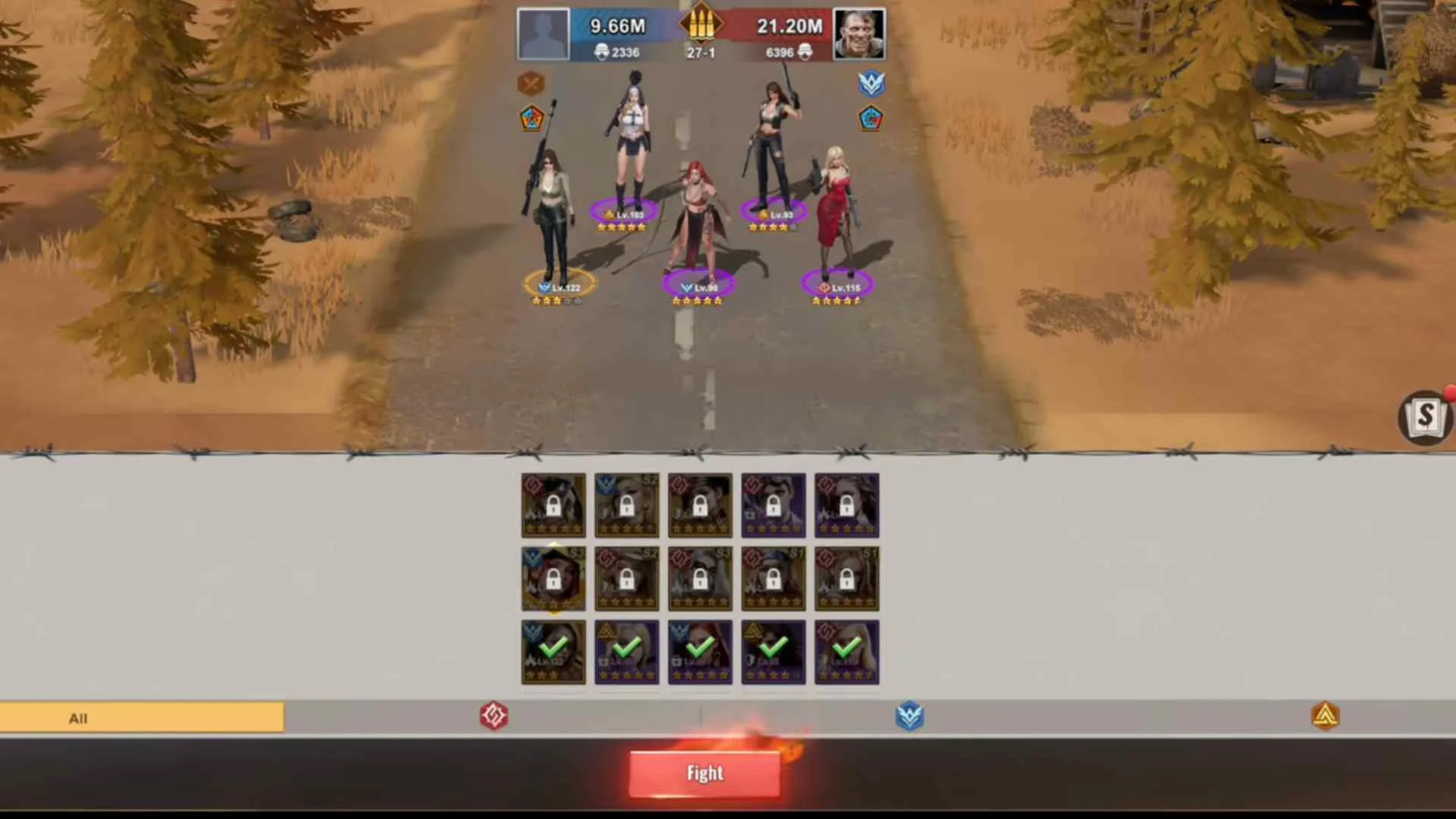Deselect the Lv.115 hero with green checkmark
This screenshot has width=1456, height=819.
[x=846, y=651]
